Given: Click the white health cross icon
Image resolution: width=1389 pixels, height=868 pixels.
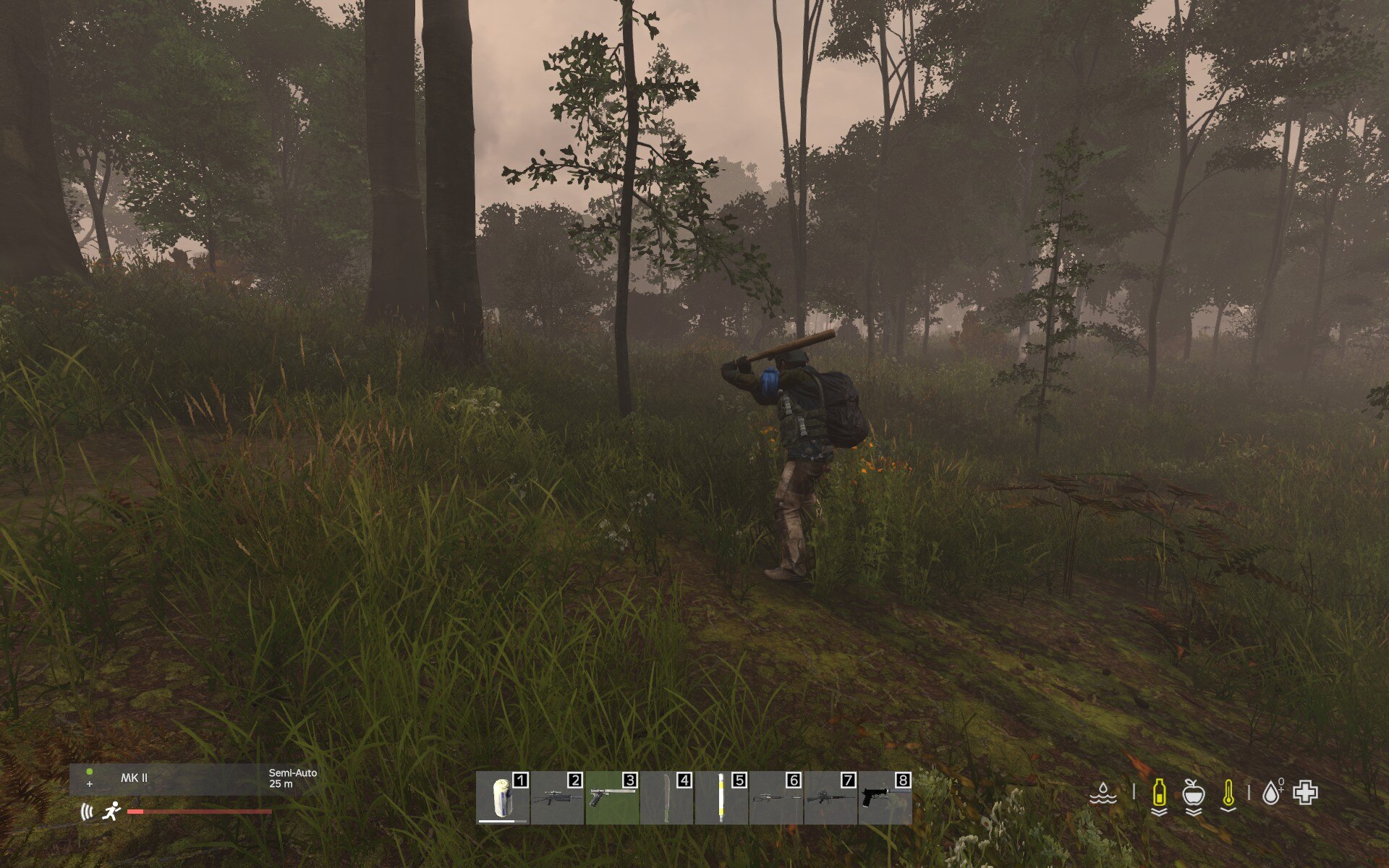Looking at the screenshot, I should (x=1305, y=793).
